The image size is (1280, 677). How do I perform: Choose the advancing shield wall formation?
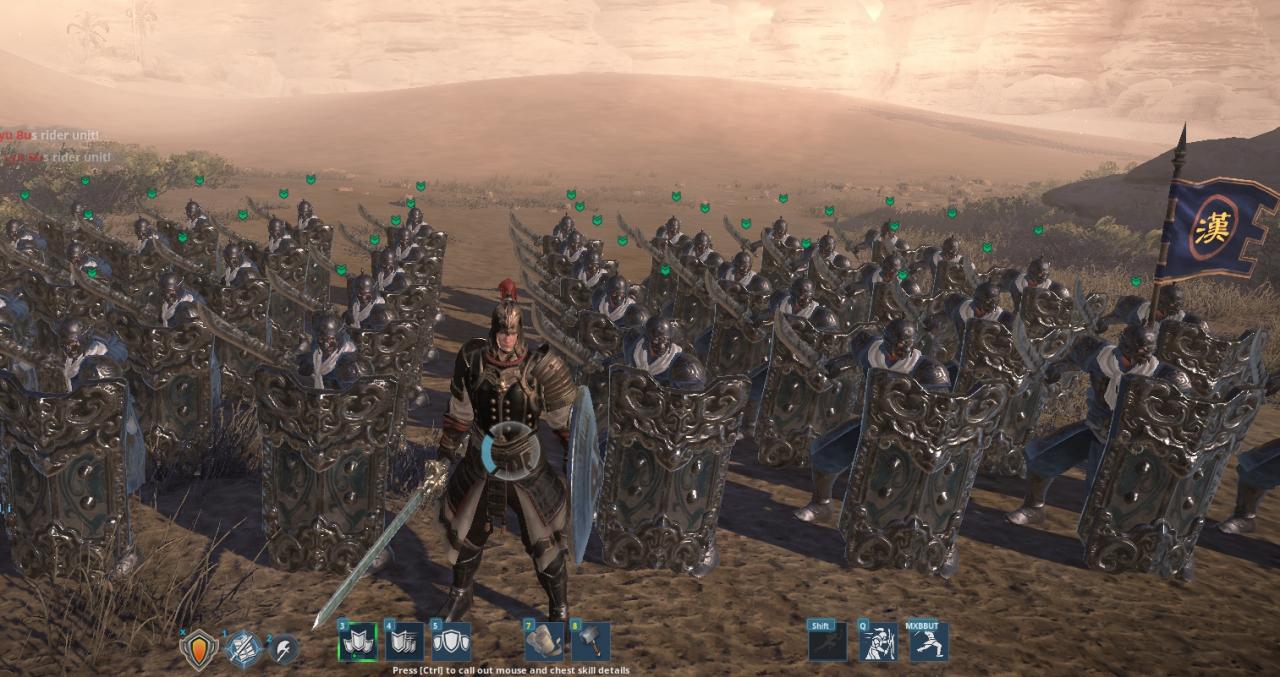[x=404, y=642]
